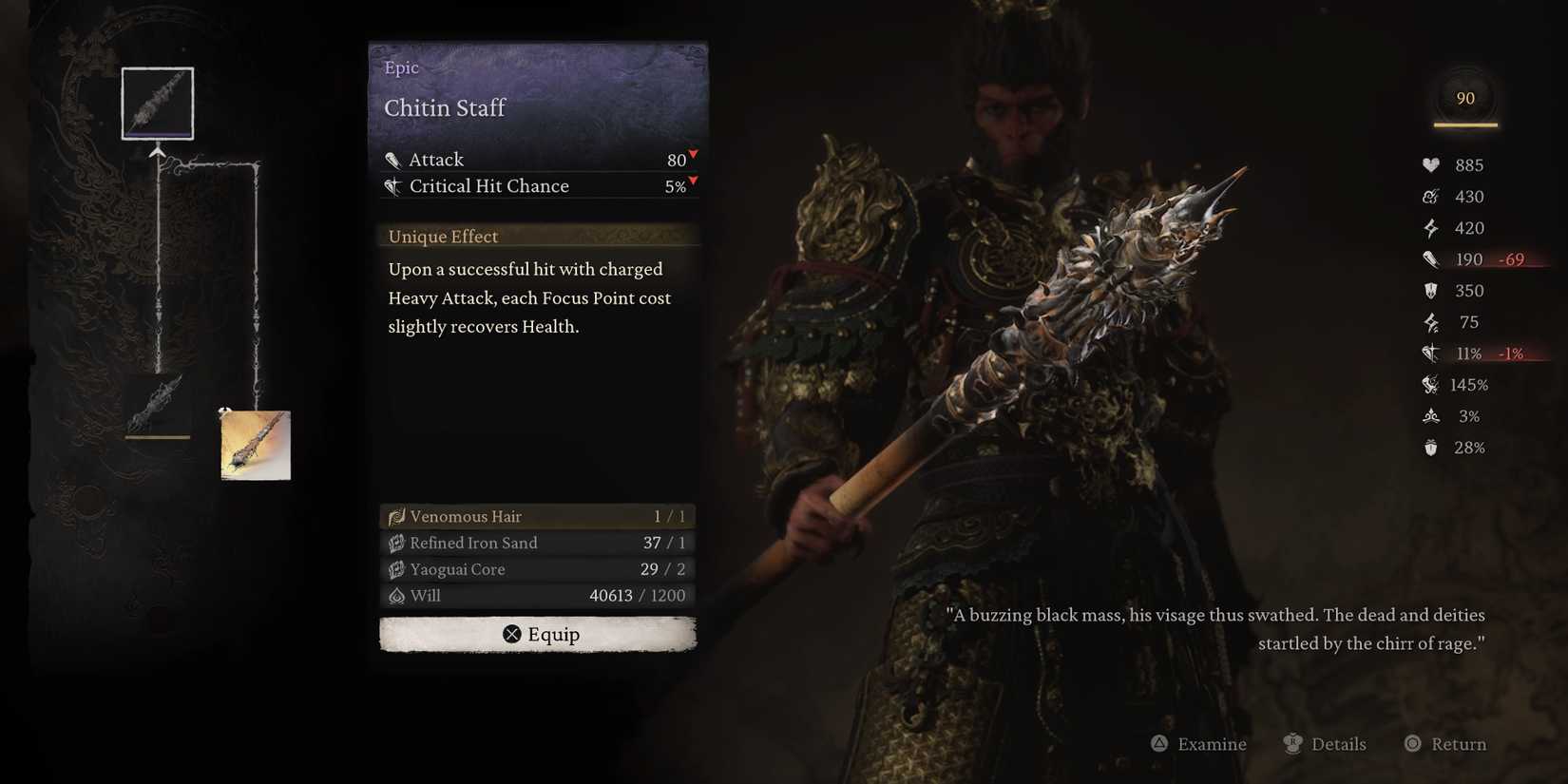Select the Examine option
Screen dimensions: 1568x784
(x=1198, y=744)
